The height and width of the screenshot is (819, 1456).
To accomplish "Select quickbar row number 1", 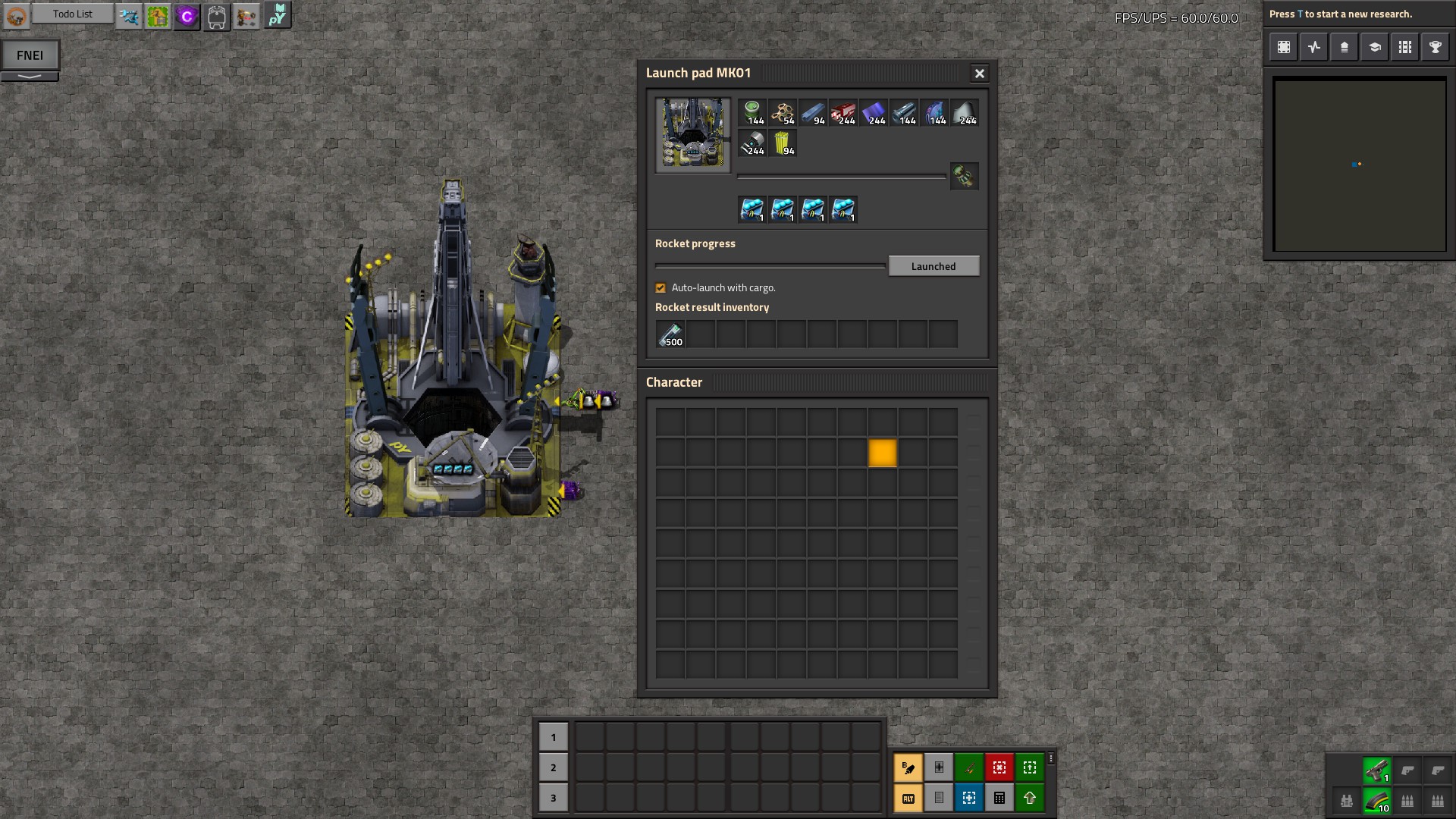I will point(553,737).
